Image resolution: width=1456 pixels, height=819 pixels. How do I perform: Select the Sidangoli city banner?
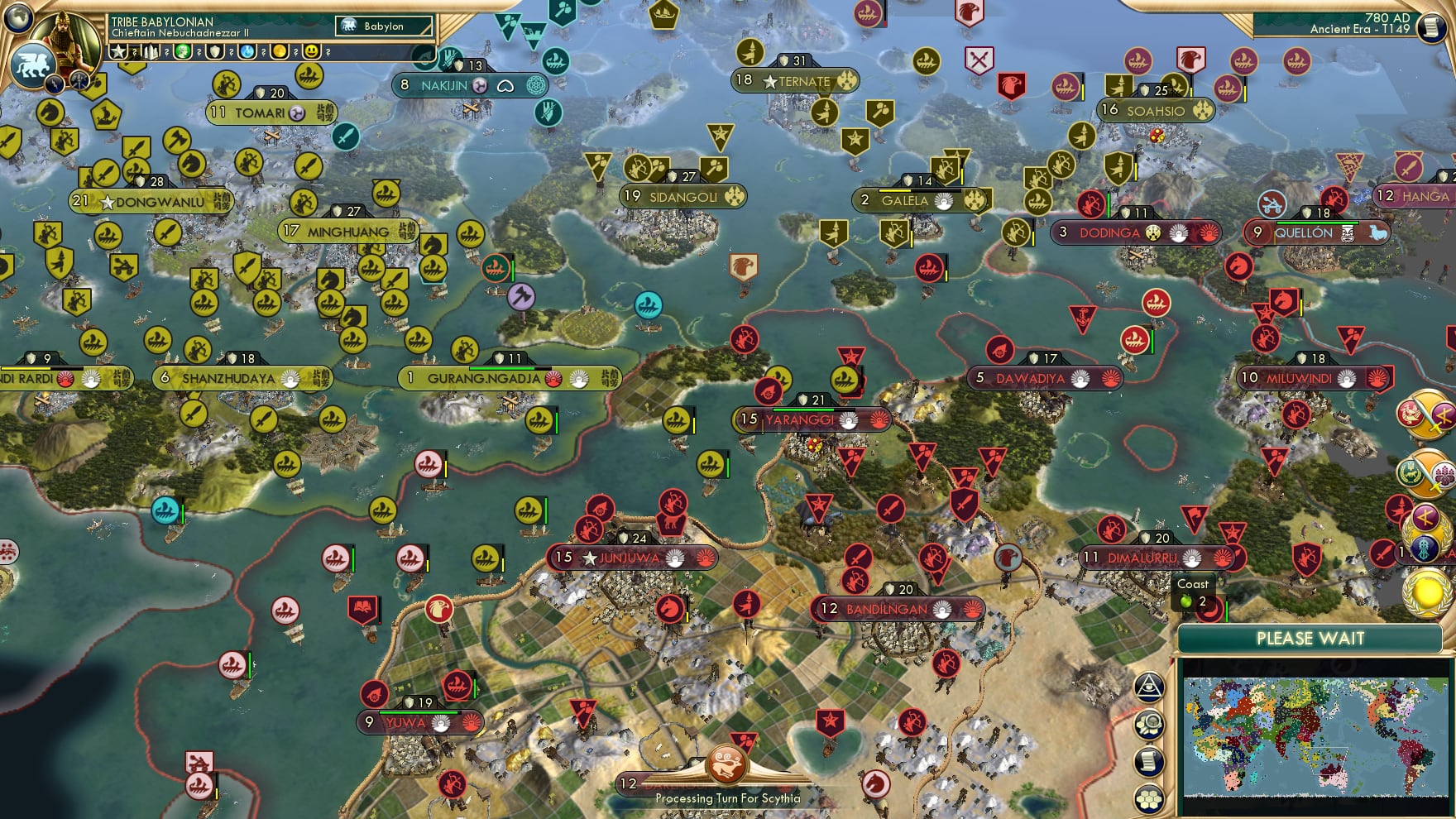click(x=682, y=197)
